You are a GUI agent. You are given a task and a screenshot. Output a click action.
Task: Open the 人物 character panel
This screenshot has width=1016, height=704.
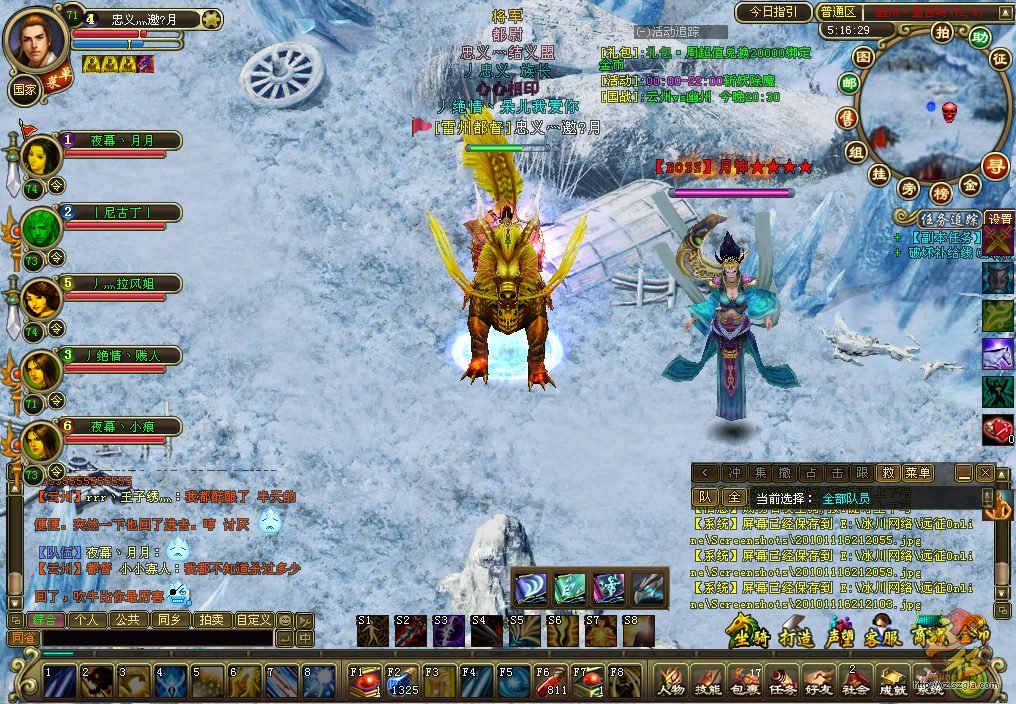[670, 682]
